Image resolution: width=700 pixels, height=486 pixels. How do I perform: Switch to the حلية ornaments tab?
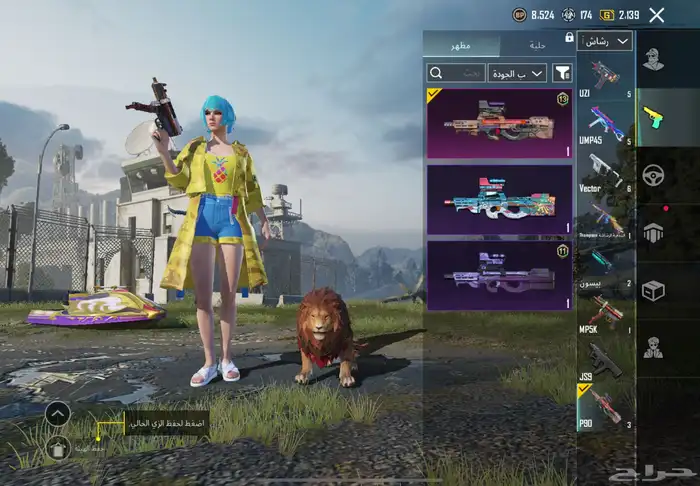(x=536, y=44)
